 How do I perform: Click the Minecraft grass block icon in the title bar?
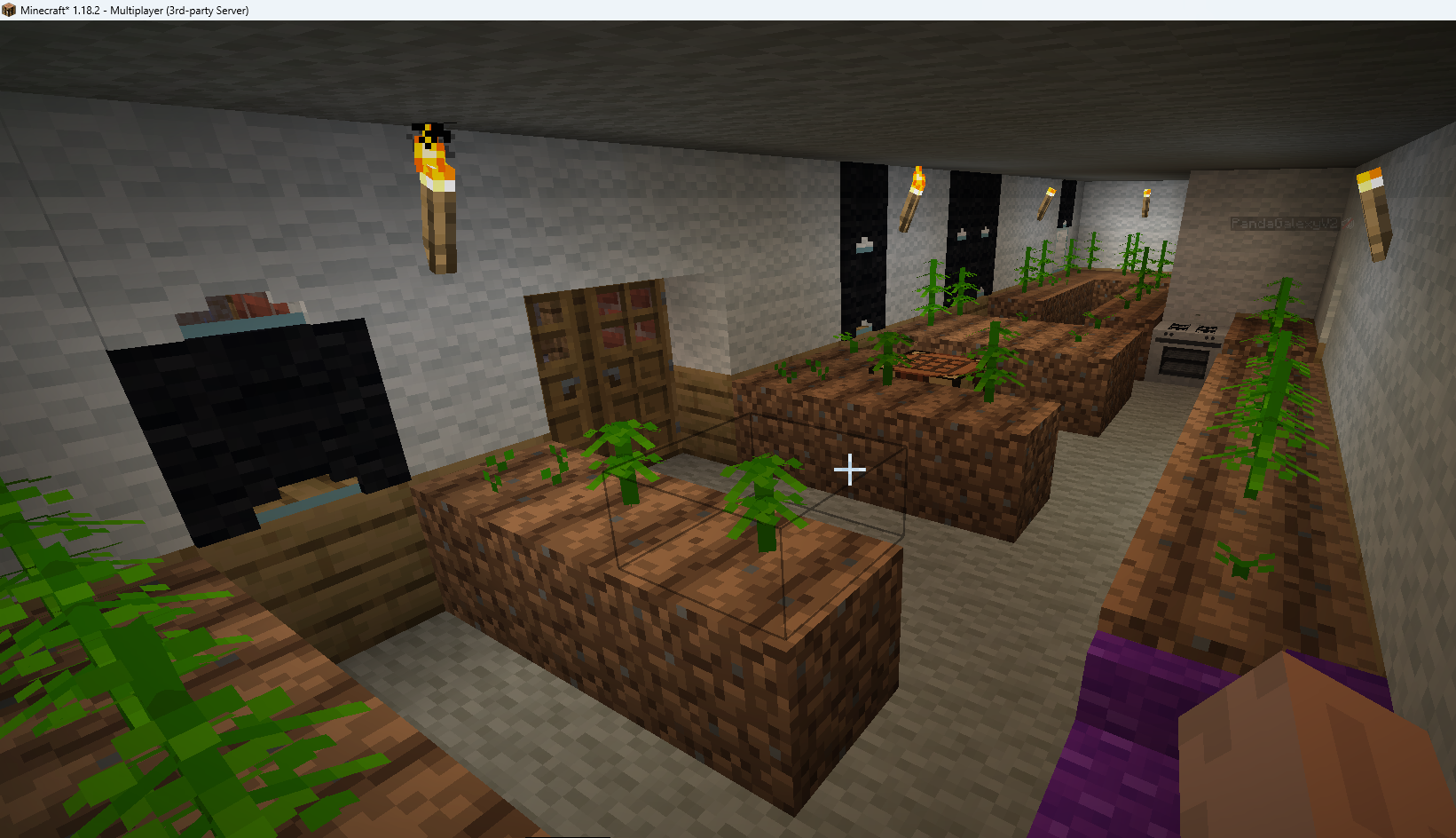click(9, 11)
